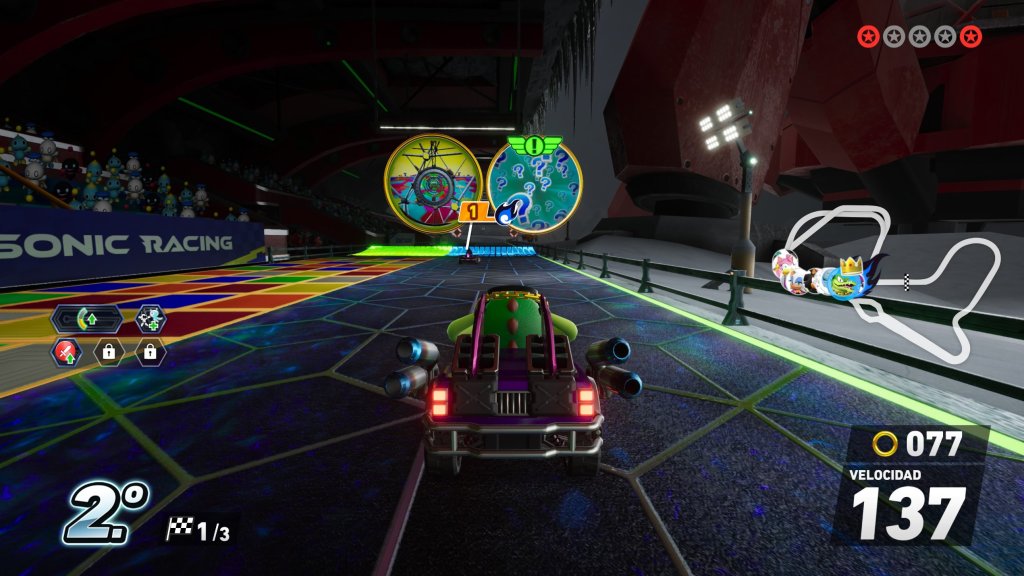Select the pink hedgehog racer marker on minimap
Viewport: 1024px width, 576px height.
coord(785,264)
